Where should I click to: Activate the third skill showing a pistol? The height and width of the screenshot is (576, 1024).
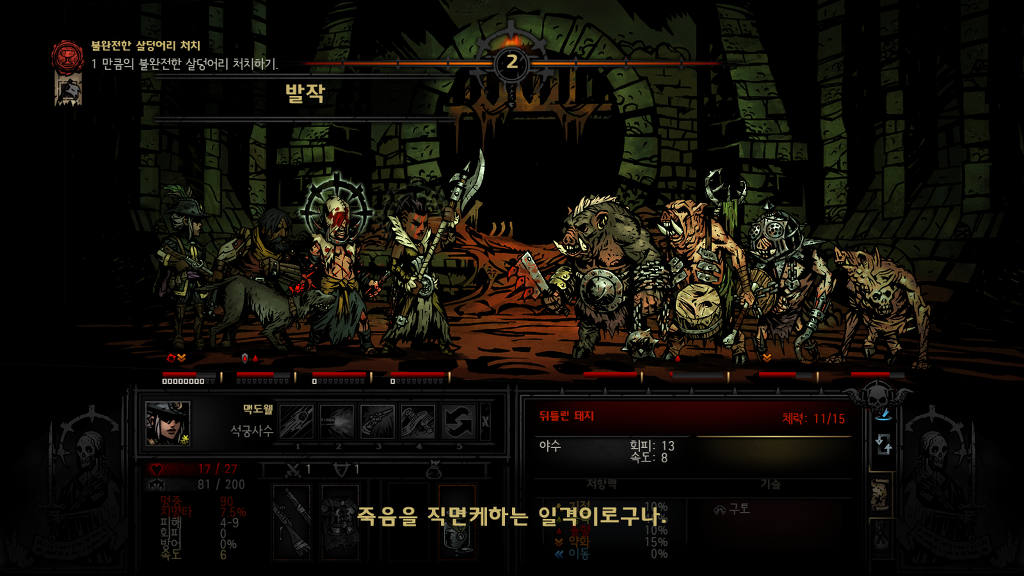coord(378,421)
